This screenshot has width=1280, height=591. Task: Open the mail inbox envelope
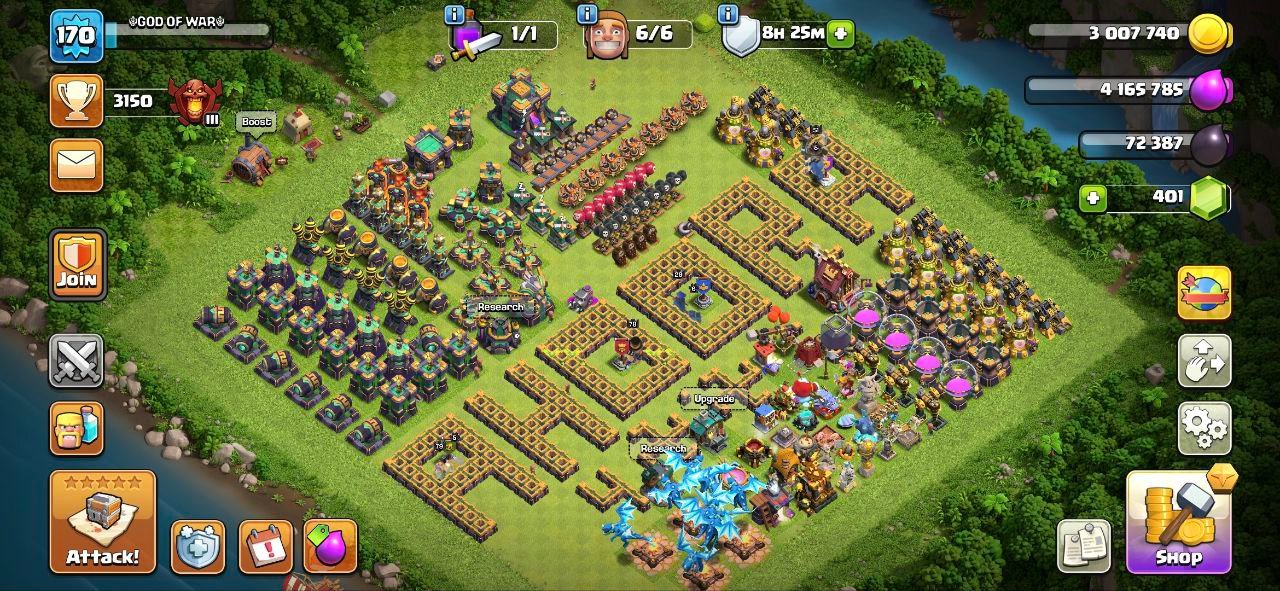tap(77, 164)
